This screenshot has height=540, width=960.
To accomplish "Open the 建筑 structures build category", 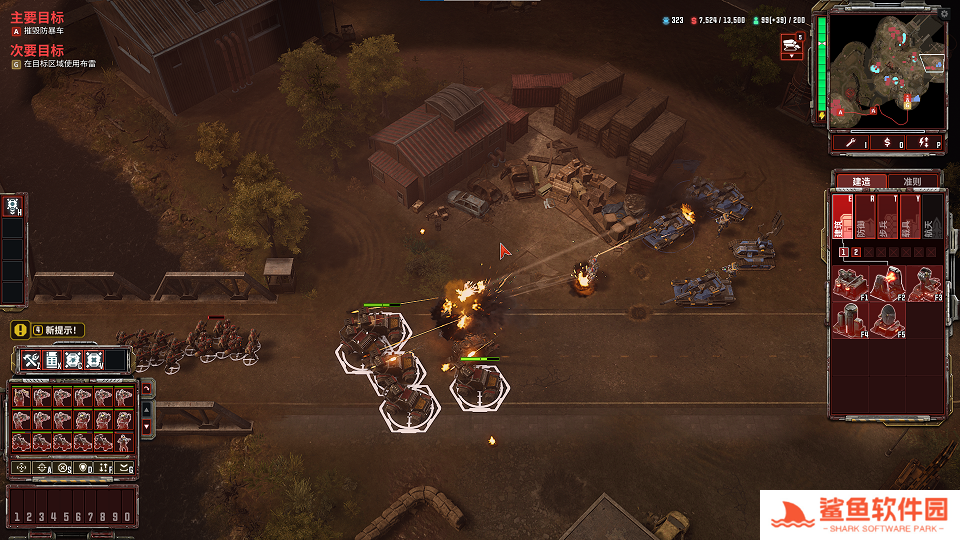I will coord(841,216).
